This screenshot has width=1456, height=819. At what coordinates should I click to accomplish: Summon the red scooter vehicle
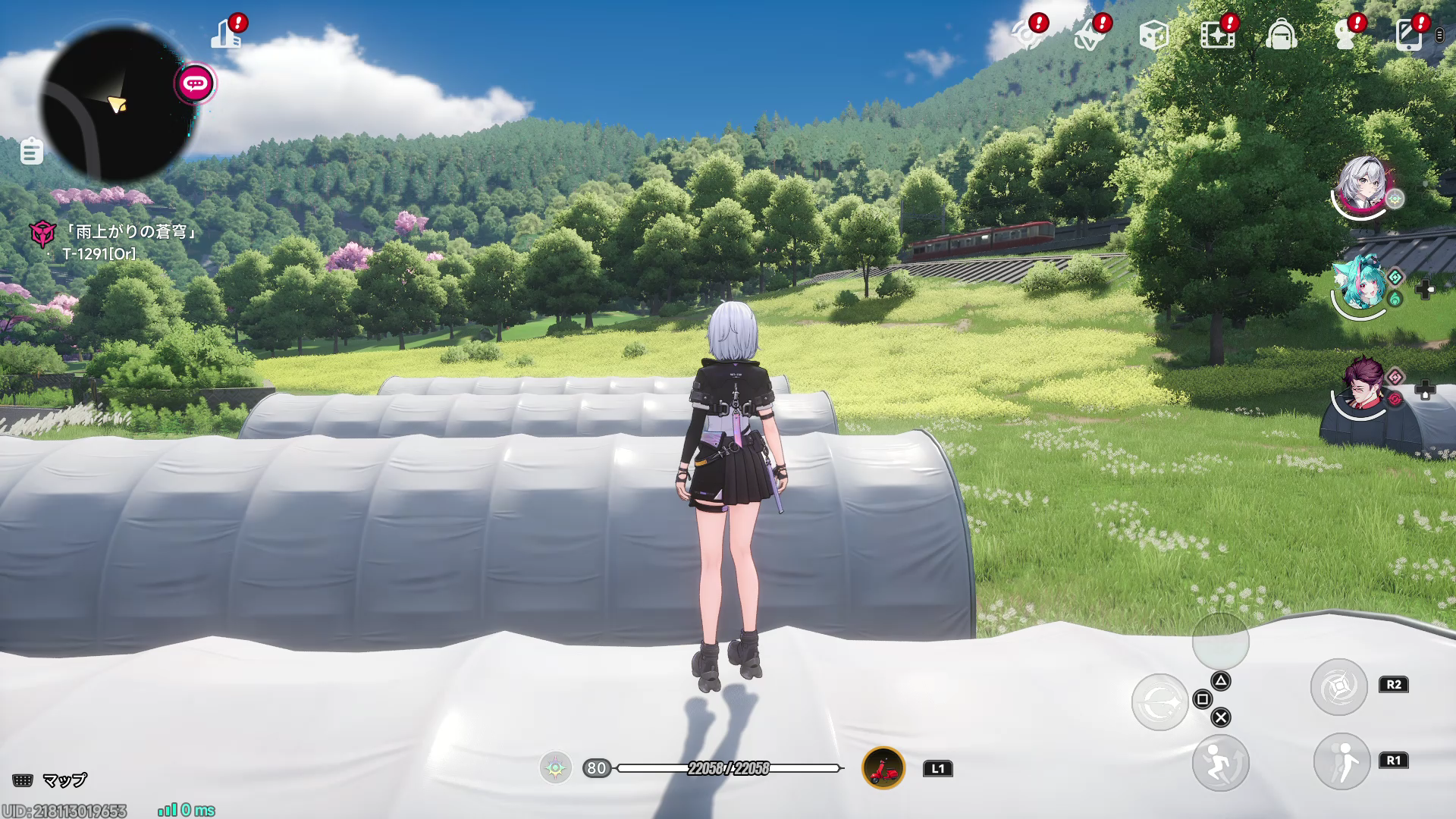(x=883, y=768)
